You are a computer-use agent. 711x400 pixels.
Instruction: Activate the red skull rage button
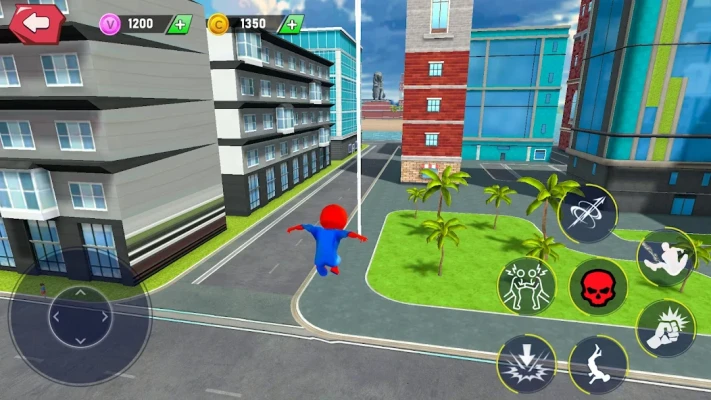[598, 287]
